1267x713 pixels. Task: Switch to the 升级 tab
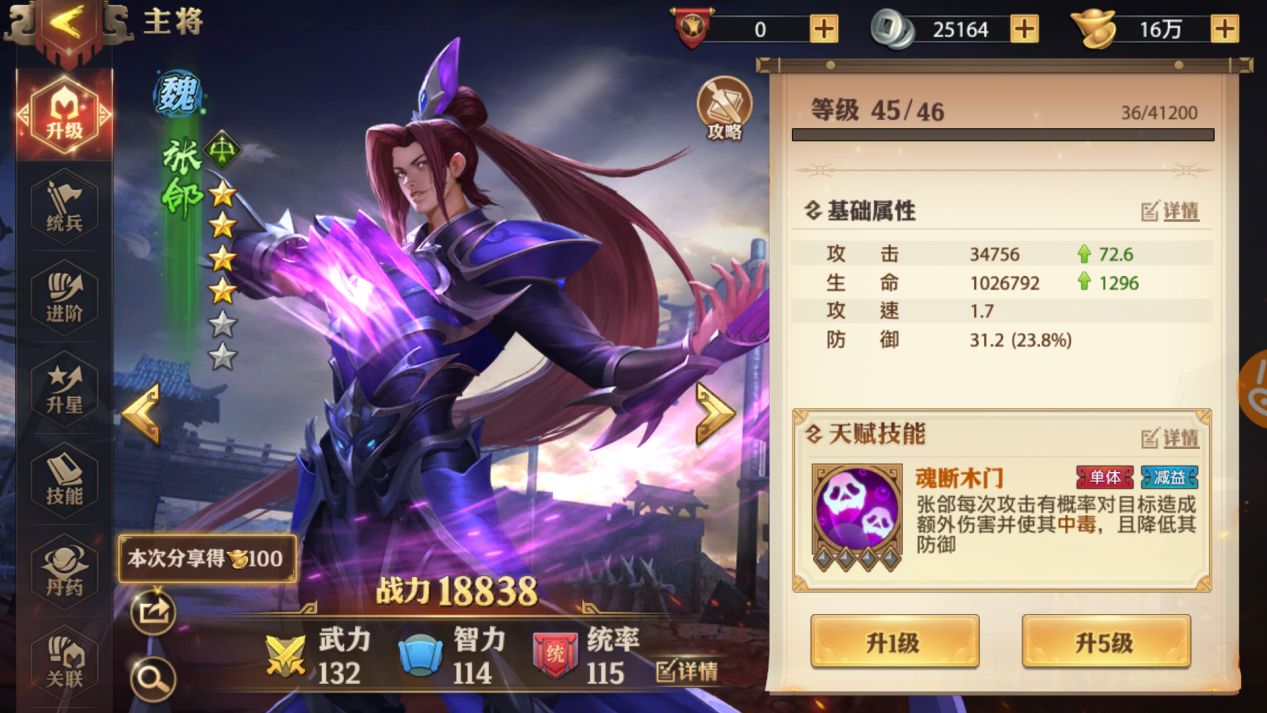[65, 116]
